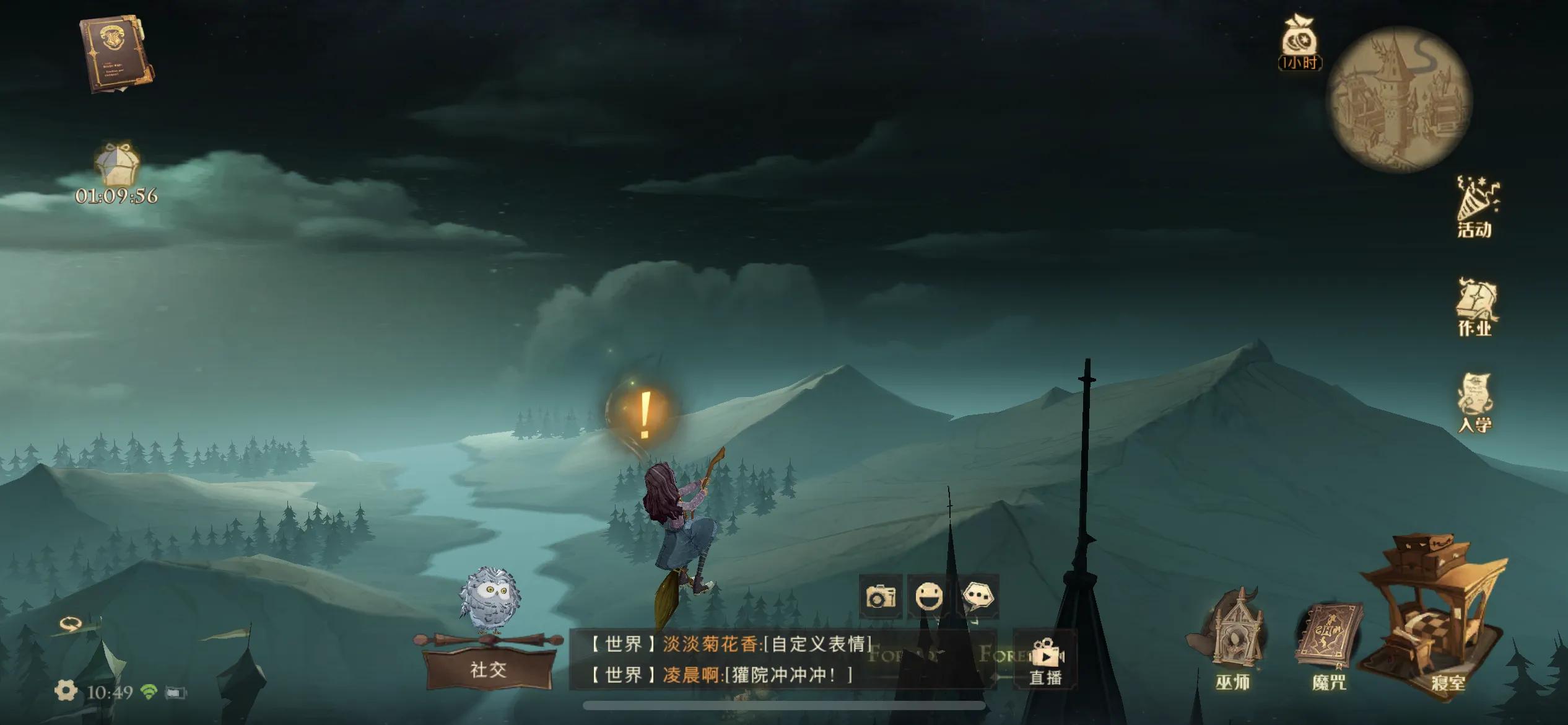Open the coin pouch labeled 1小时
Image resolution: width=1568 pixels, height=725 pixels.
(1300, 42)
